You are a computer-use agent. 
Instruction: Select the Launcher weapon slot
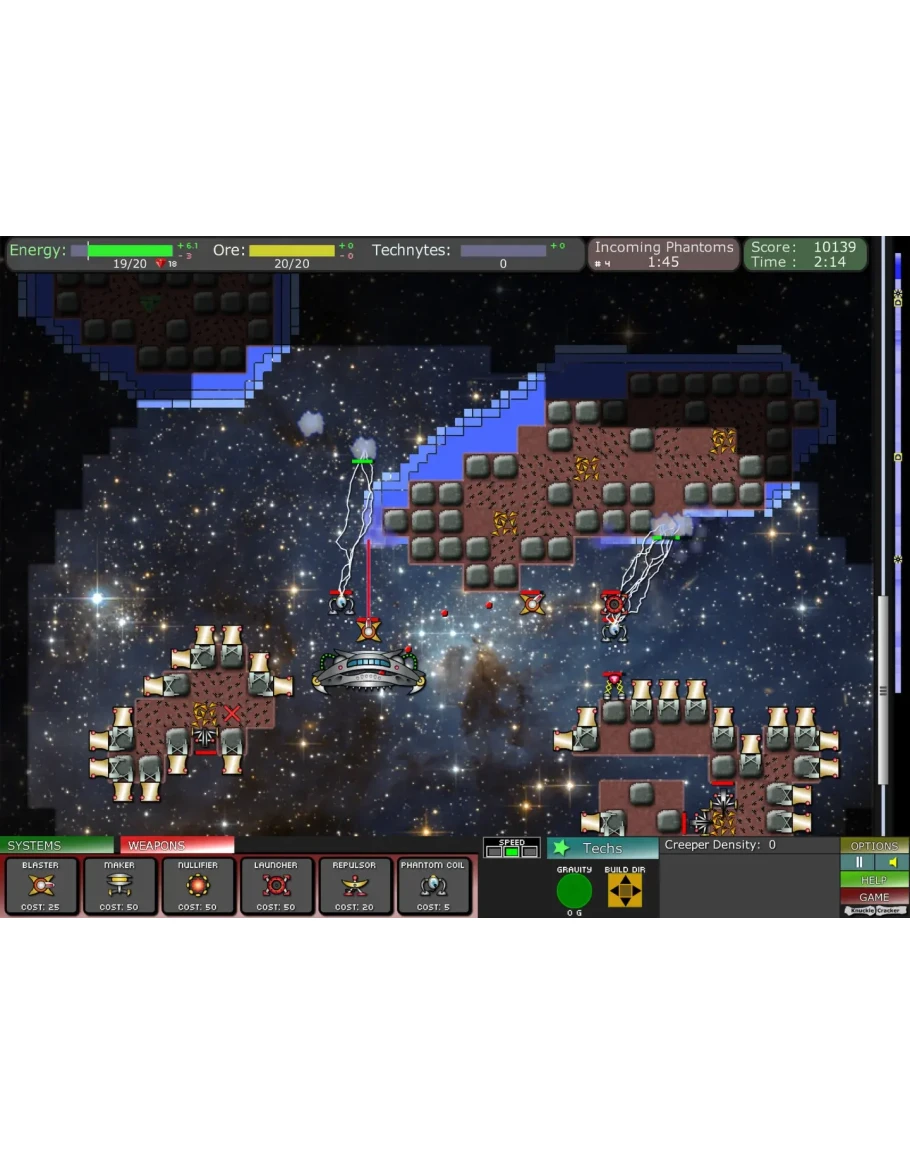pyautogui.click(x=276, y=886)
